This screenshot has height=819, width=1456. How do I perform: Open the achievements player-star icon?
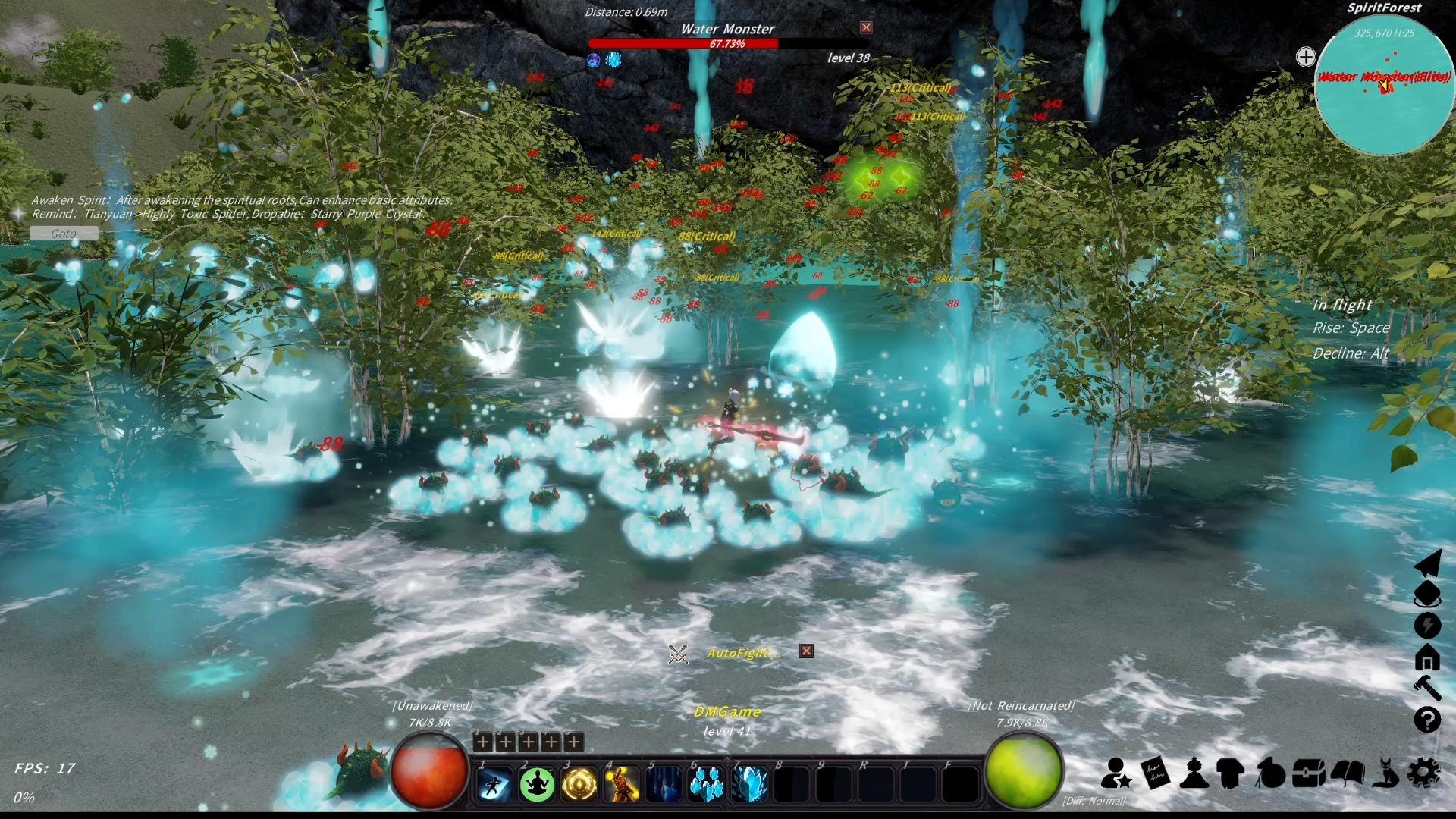click(1116, 773)
